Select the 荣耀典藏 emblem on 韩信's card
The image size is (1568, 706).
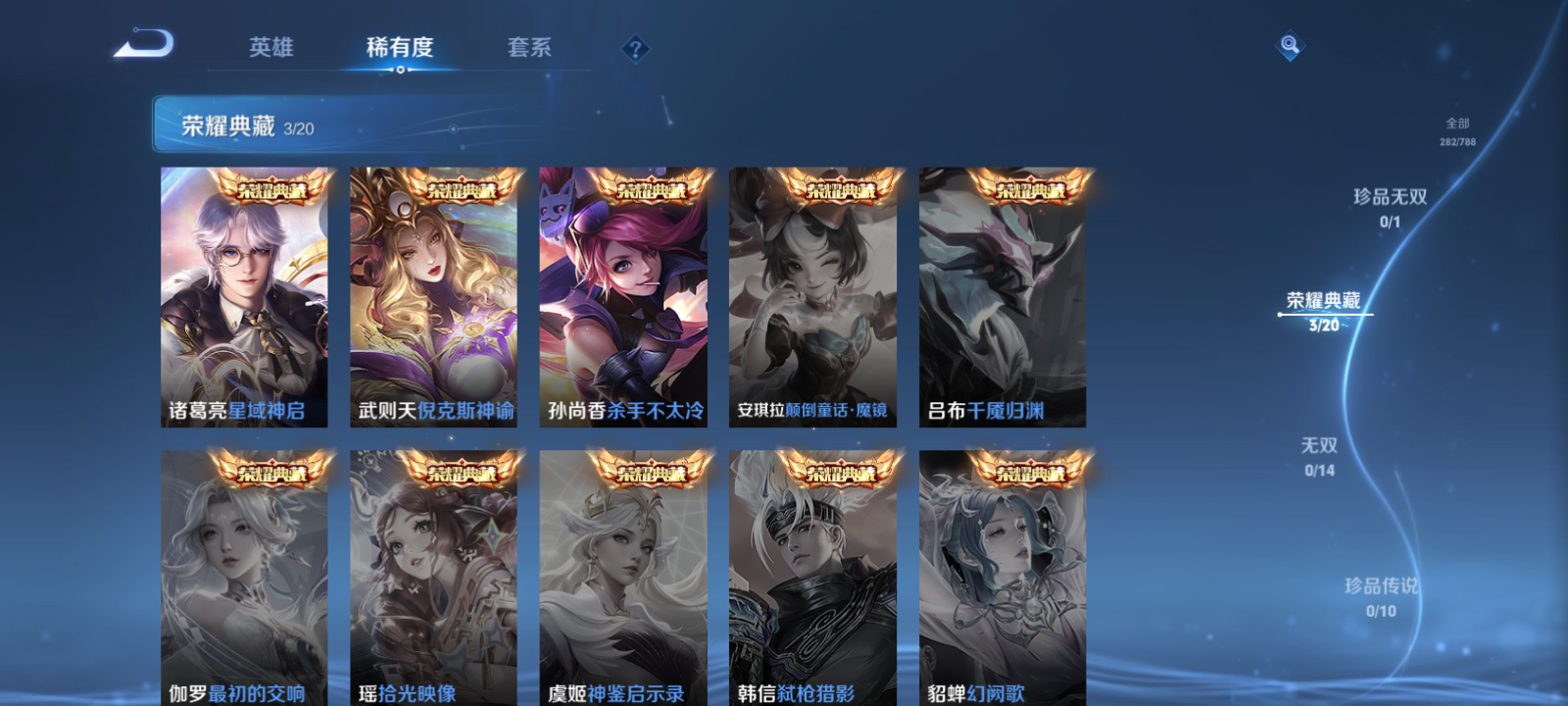[841, 473]
